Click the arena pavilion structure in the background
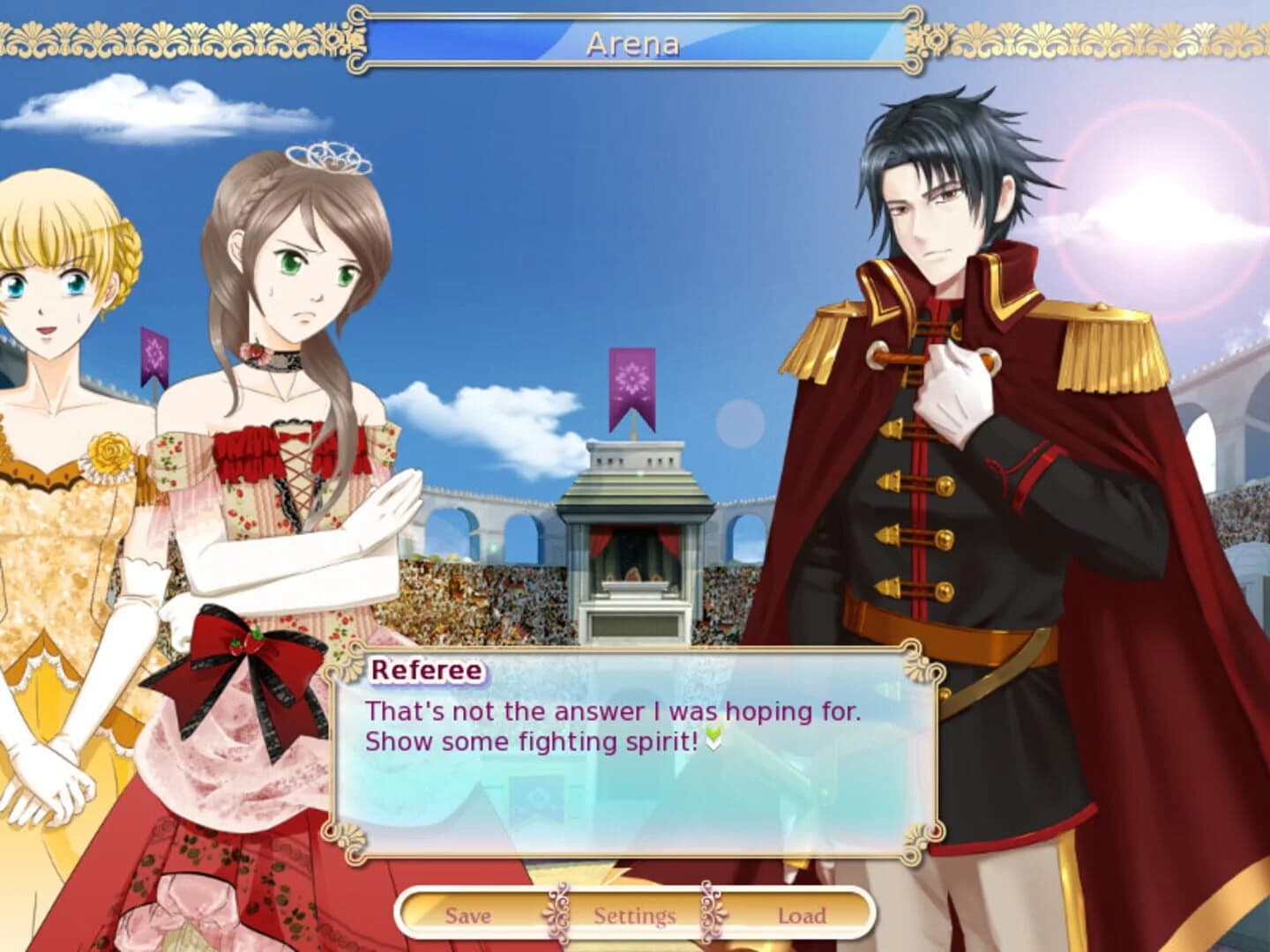Image resolution: width=1270 pixels, height=952 pixels. tap(637, 529)
